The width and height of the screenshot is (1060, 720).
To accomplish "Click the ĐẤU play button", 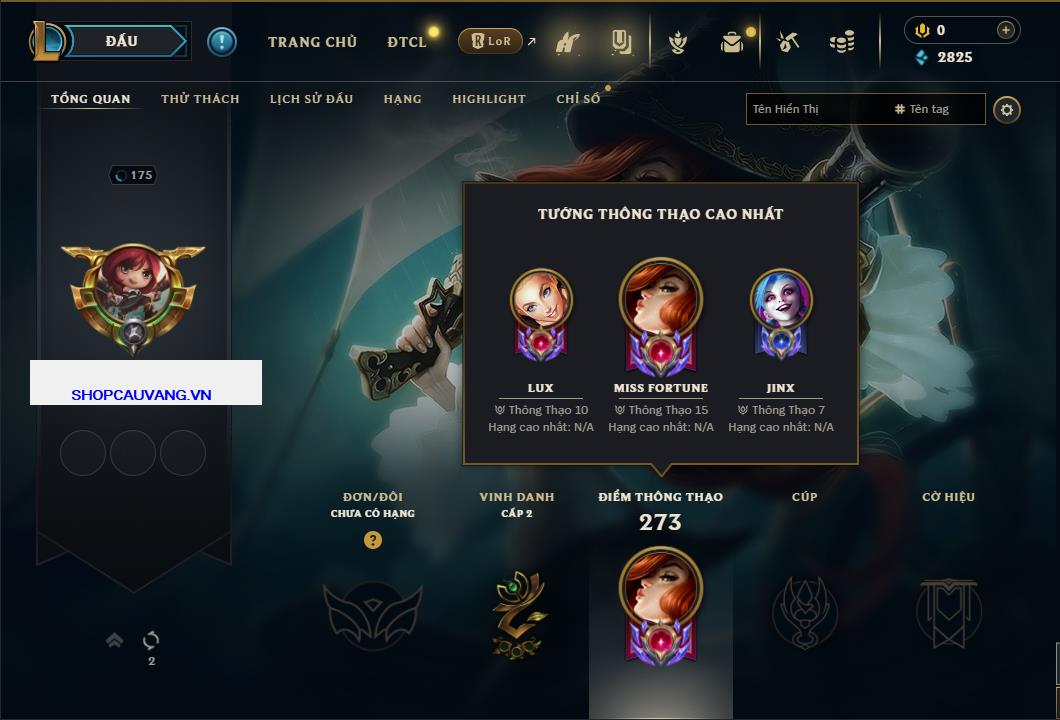I will click(121, 41).
